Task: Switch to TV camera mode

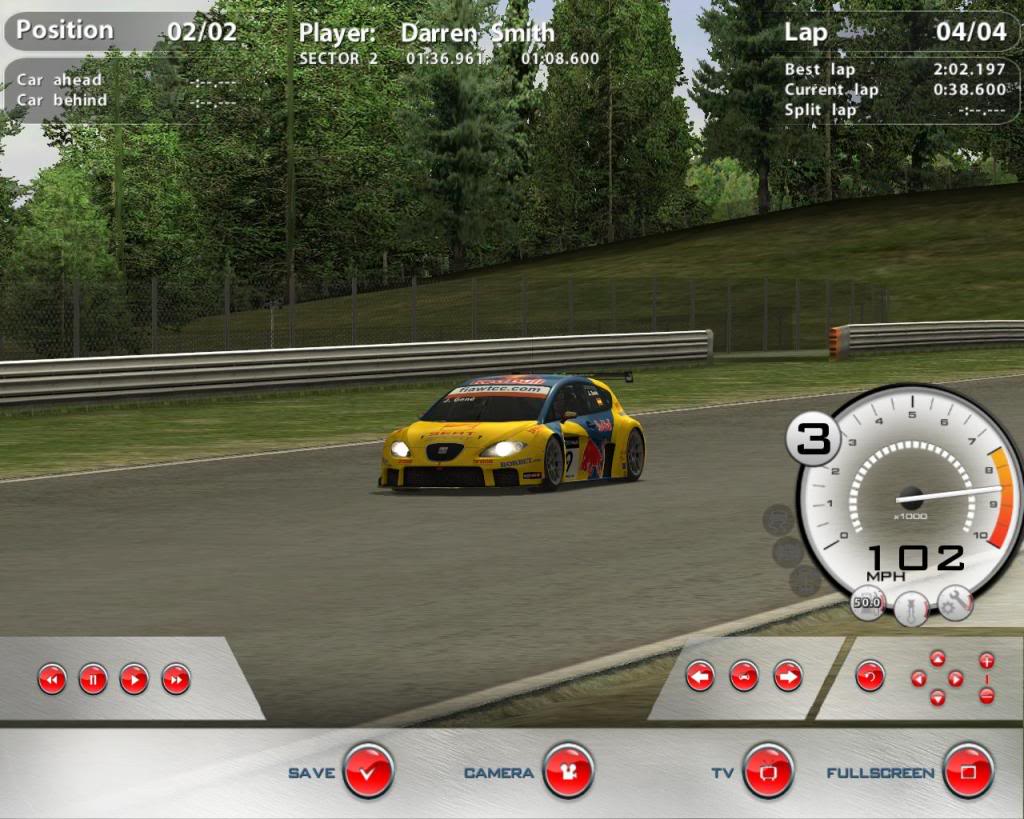Action: [768, 771]
